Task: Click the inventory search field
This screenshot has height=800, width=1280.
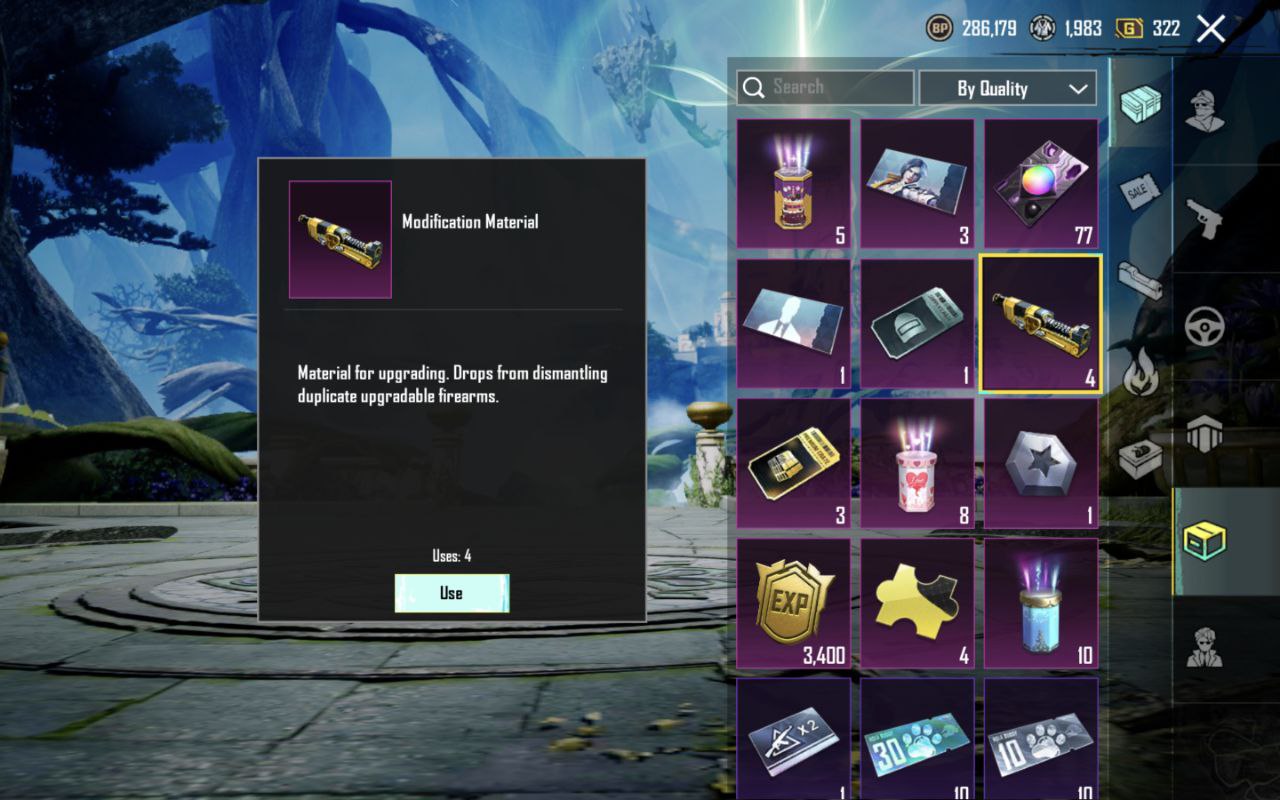Action: [826, 87]
